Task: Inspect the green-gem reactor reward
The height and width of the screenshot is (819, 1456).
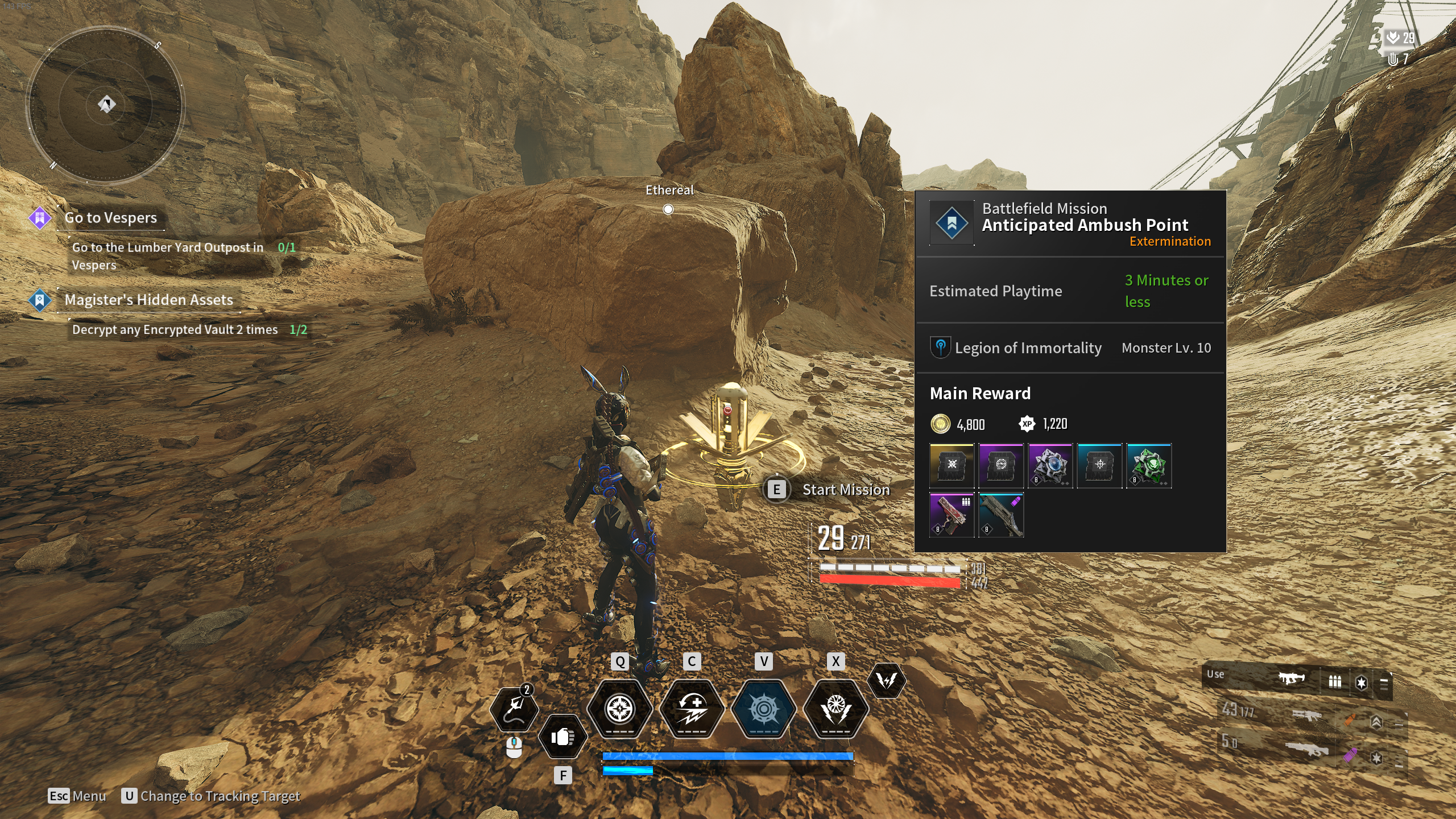Action: 1149,466
